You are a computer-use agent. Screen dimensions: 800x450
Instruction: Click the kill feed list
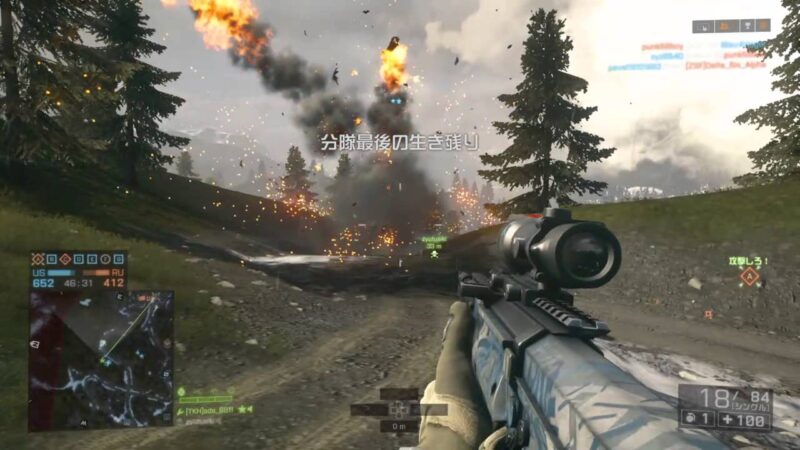click(688, 57)
